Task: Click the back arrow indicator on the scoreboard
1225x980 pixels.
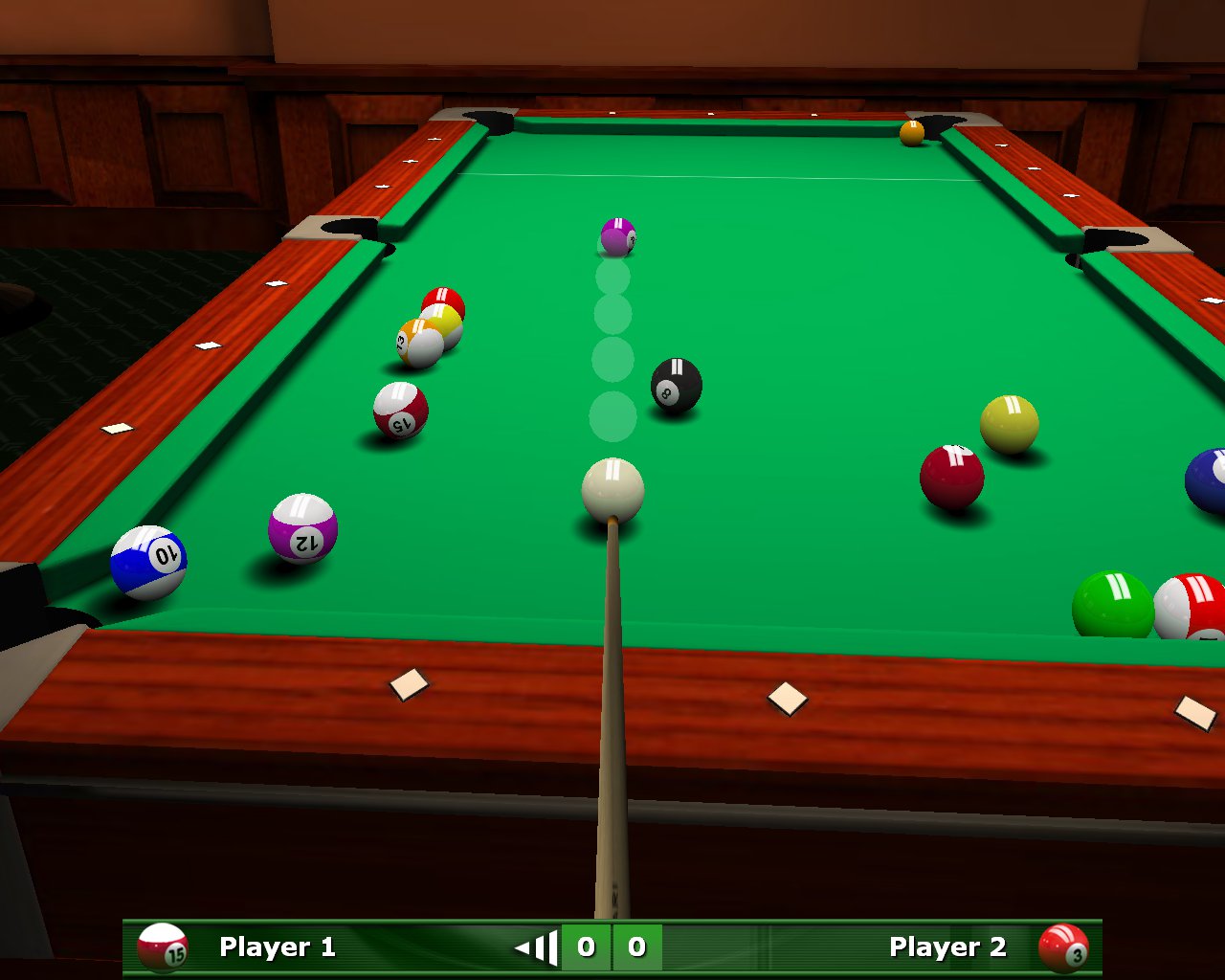Action: (536, 947)
